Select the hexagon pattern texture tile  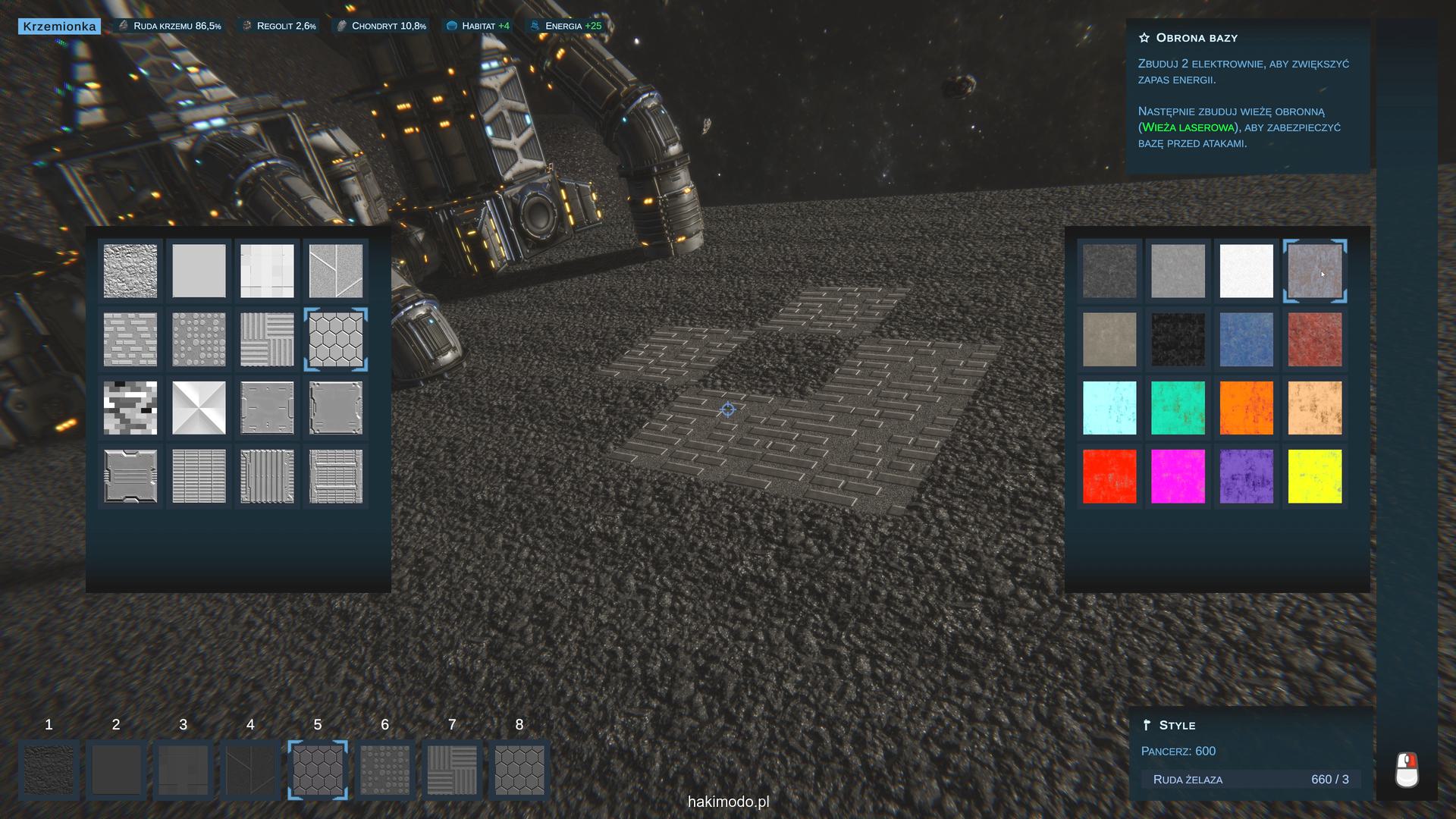pos(336,340)
